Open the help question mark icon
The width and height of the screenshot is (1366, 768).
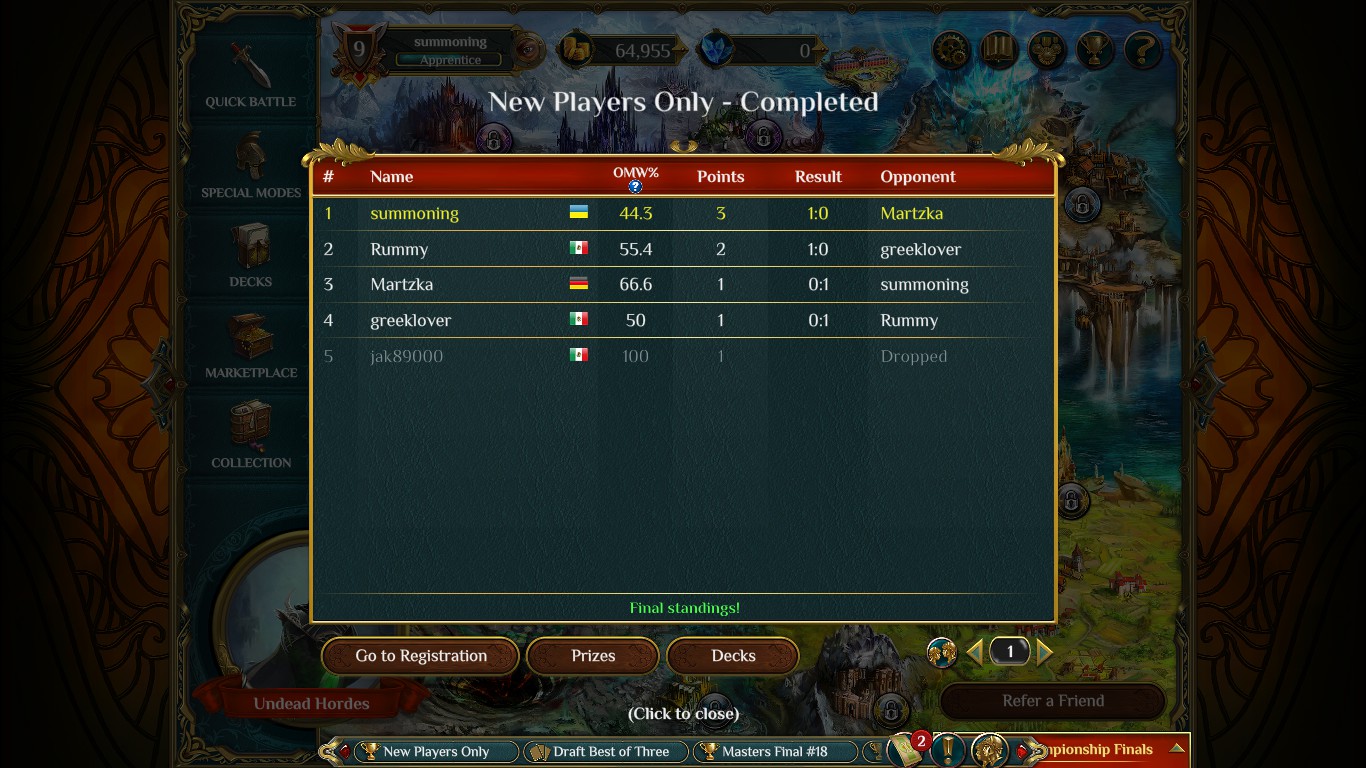pyautogui.click(x=1142, y=50)
